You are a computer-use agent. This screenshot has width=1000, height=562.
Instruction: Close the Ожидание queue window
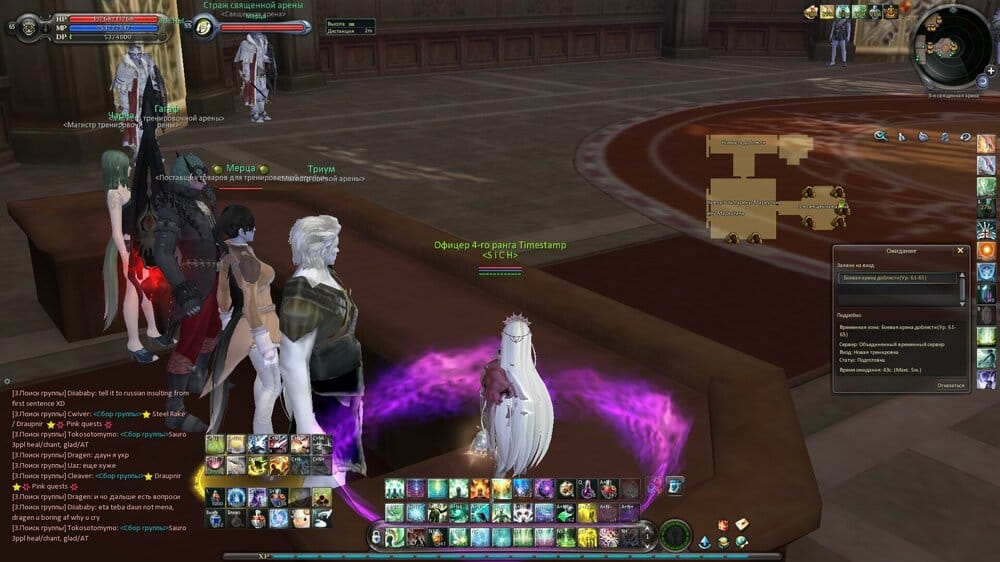(x=960, y=251)
